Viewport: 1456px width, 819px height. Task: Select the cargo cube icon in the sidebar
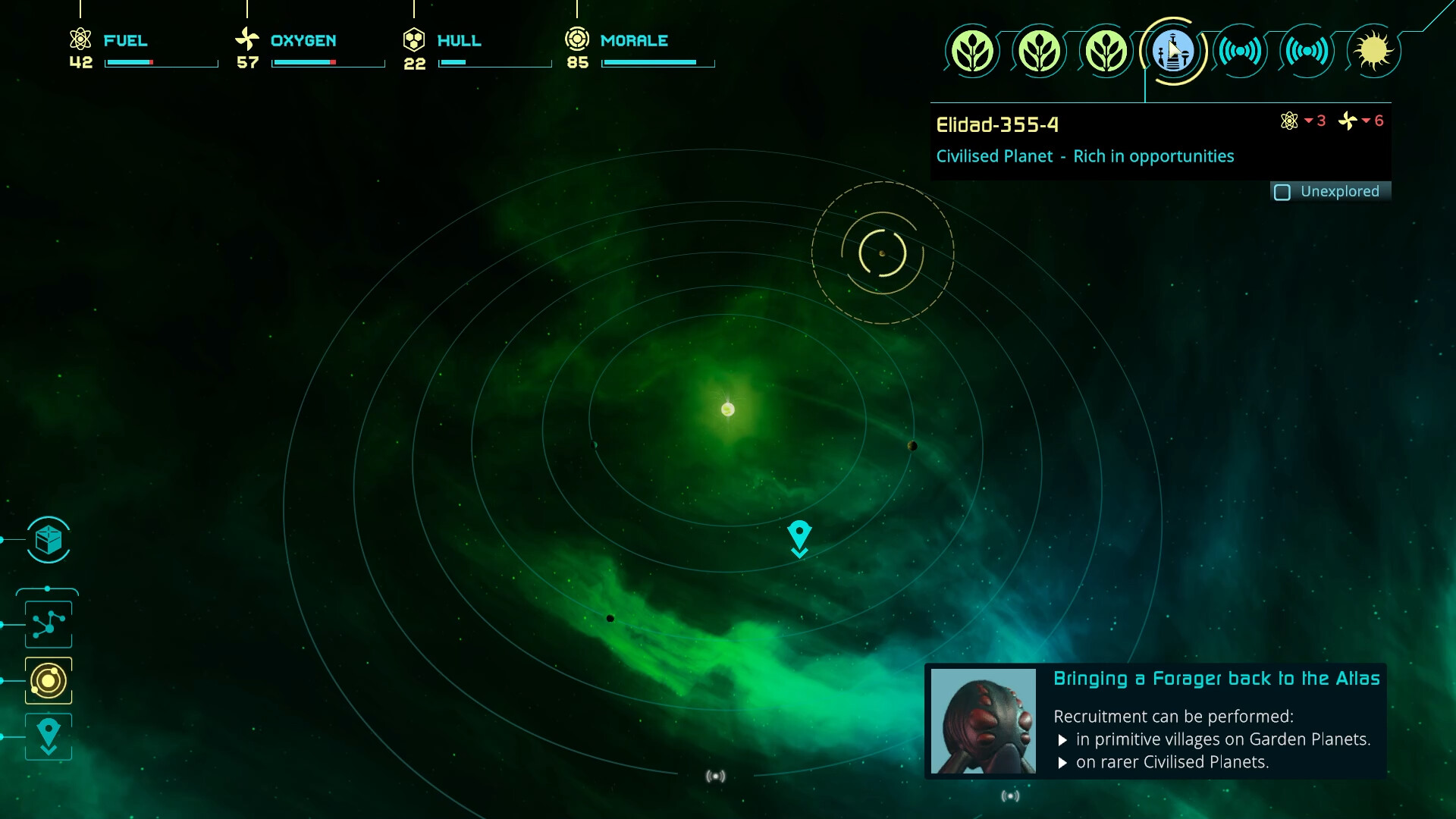48,541
